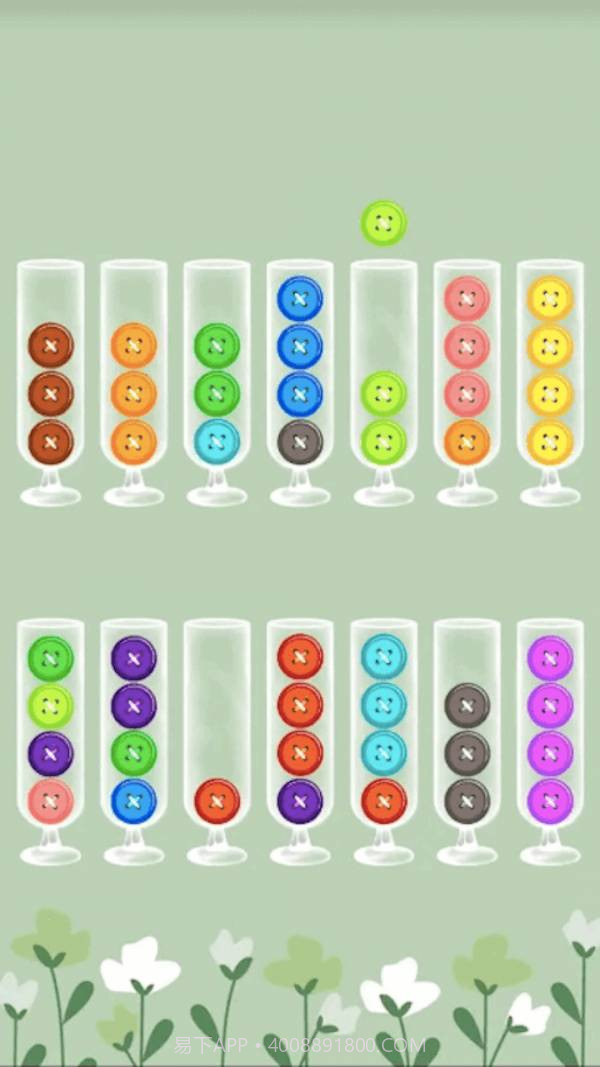Select the tube with two purple, green and blue buttons

(x=134, y=740)
